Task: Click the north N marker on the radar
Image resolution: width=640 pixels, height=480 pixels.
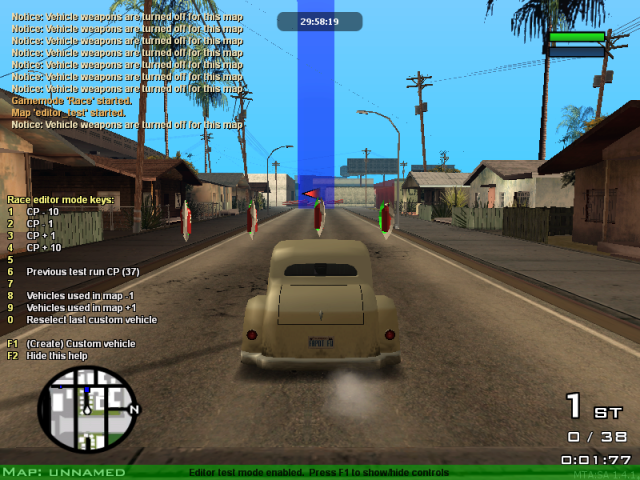Action: [134, 409]
